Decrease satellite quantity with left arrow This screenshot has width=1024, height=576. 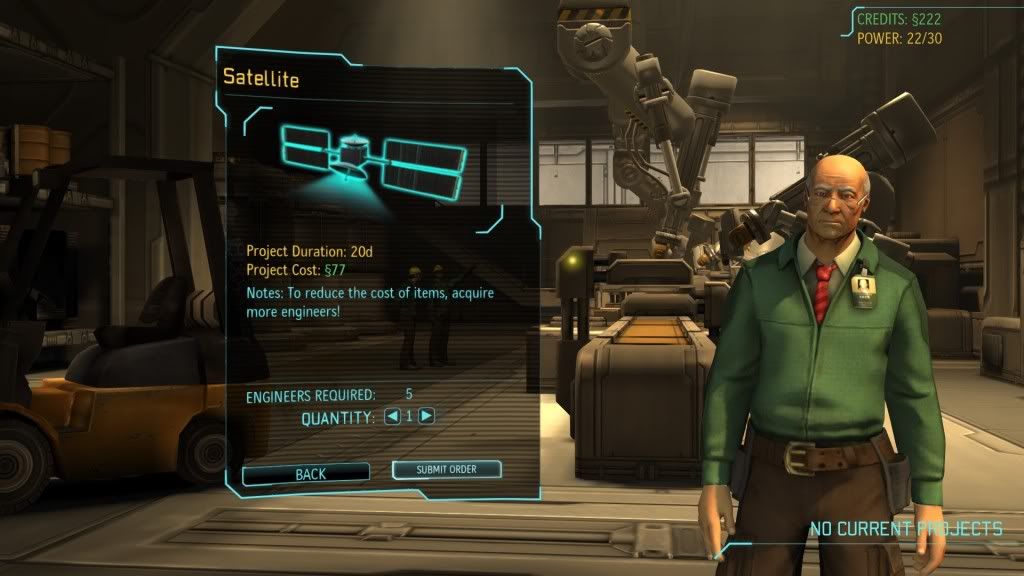[393, 416]
